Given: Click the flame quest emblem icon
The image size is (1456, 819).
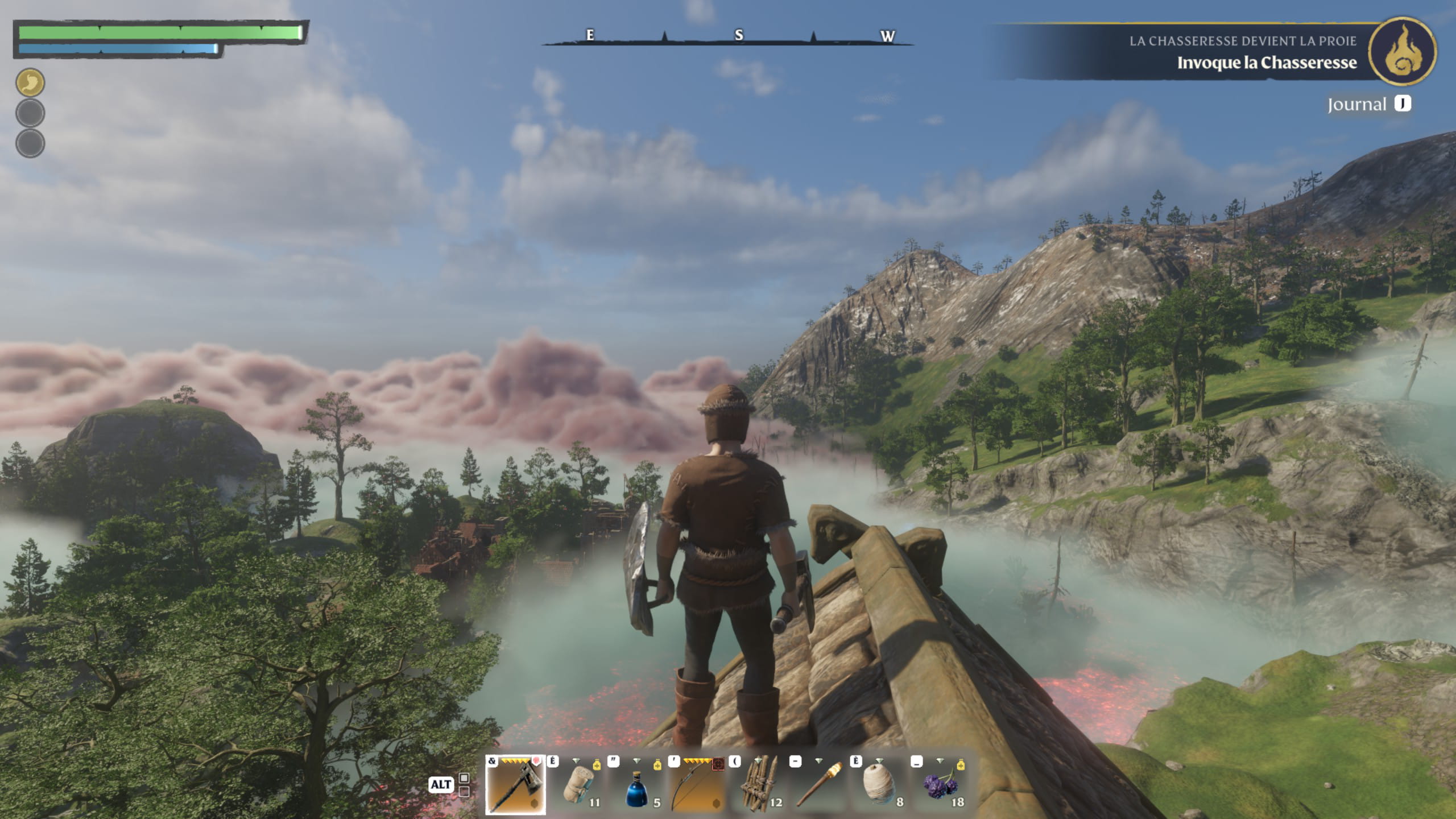Looking at the screenshot, I should (1403, 52).
